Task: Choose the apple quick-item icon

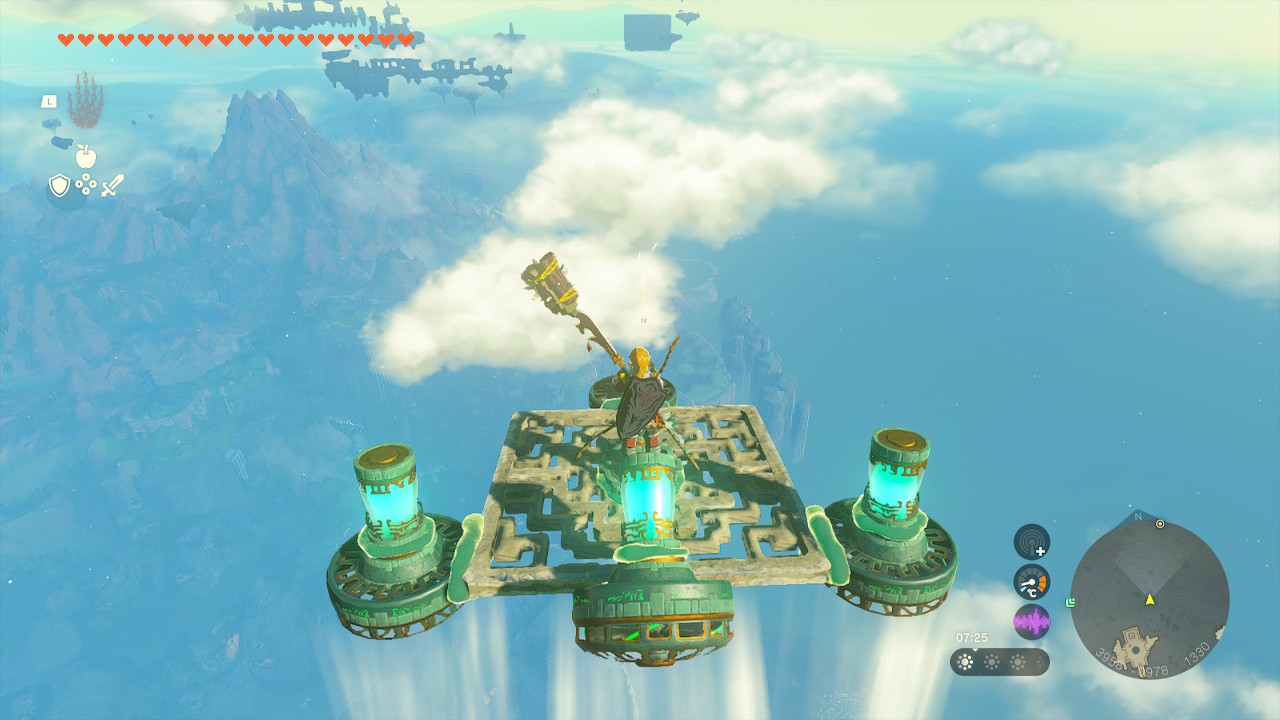Action: [85, 156]
